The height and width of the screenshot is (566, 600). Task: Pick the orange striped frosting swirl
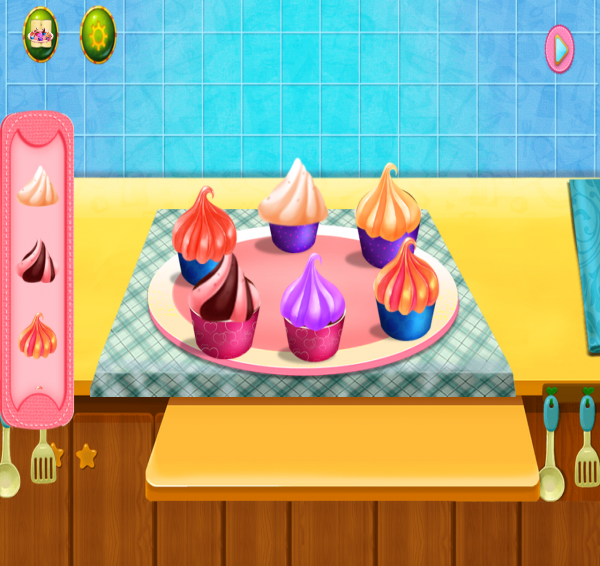(38, 336)
